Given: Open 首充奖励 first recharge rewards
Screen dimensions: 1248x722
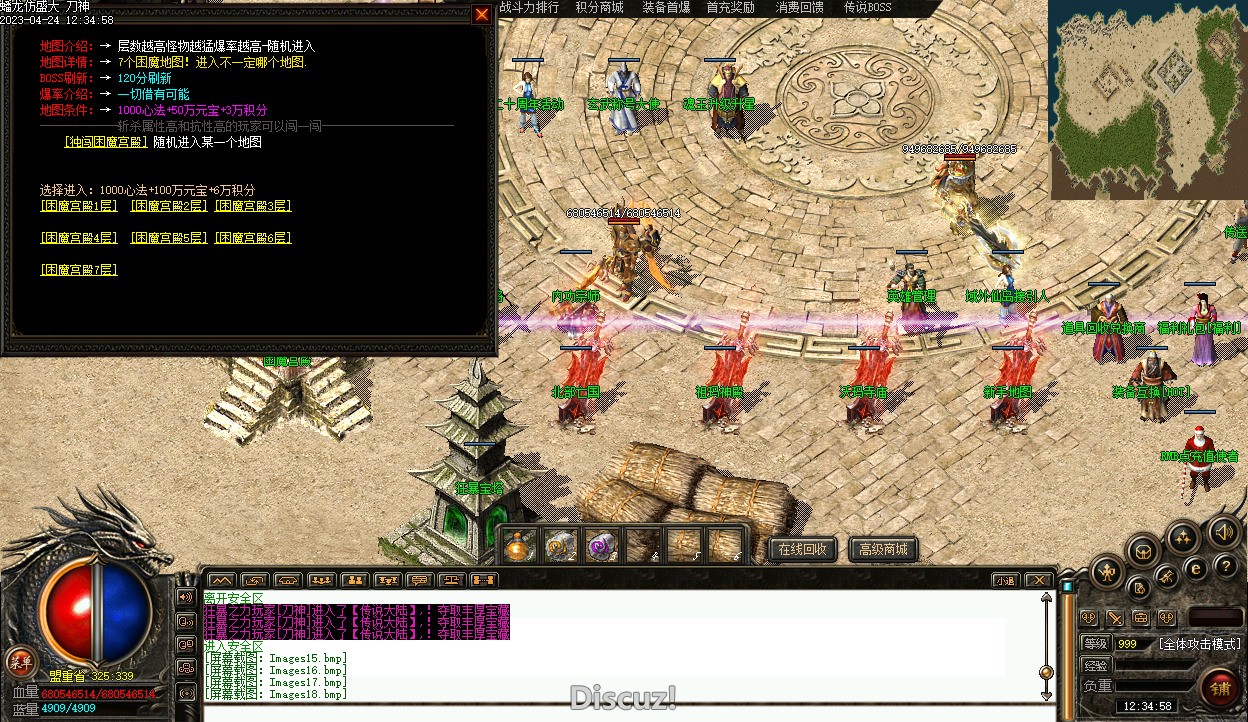Looking at the screenshot, I should click(731, 8).
